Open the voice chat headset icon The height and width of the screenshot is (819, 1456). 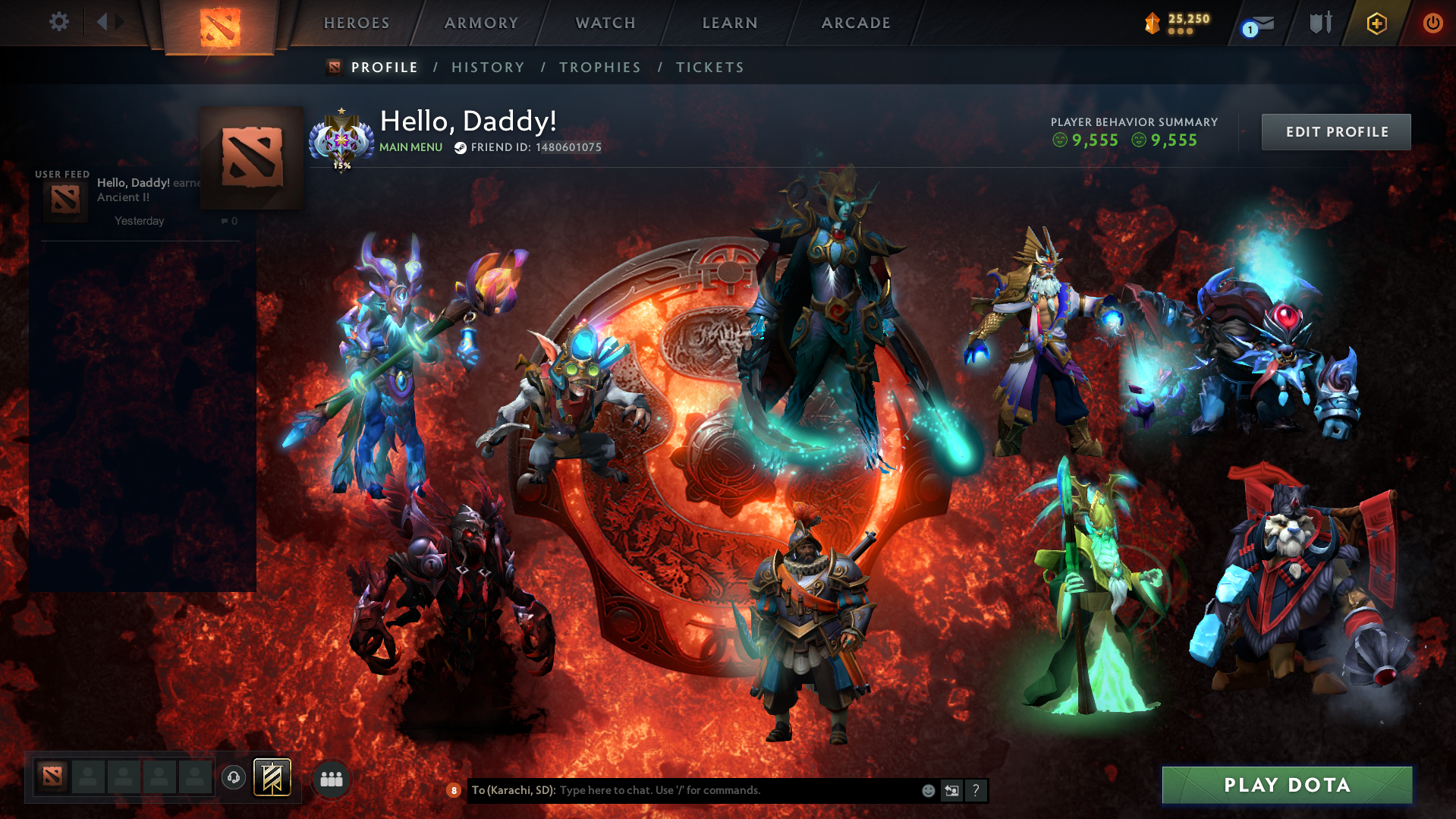pyautogui.click(x=233, y=777)
